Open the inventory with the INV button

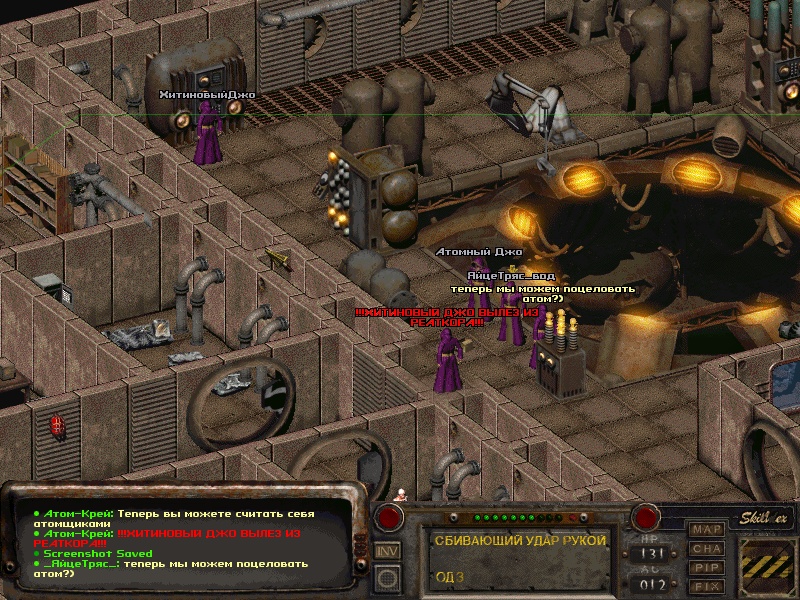coord(387,551)
